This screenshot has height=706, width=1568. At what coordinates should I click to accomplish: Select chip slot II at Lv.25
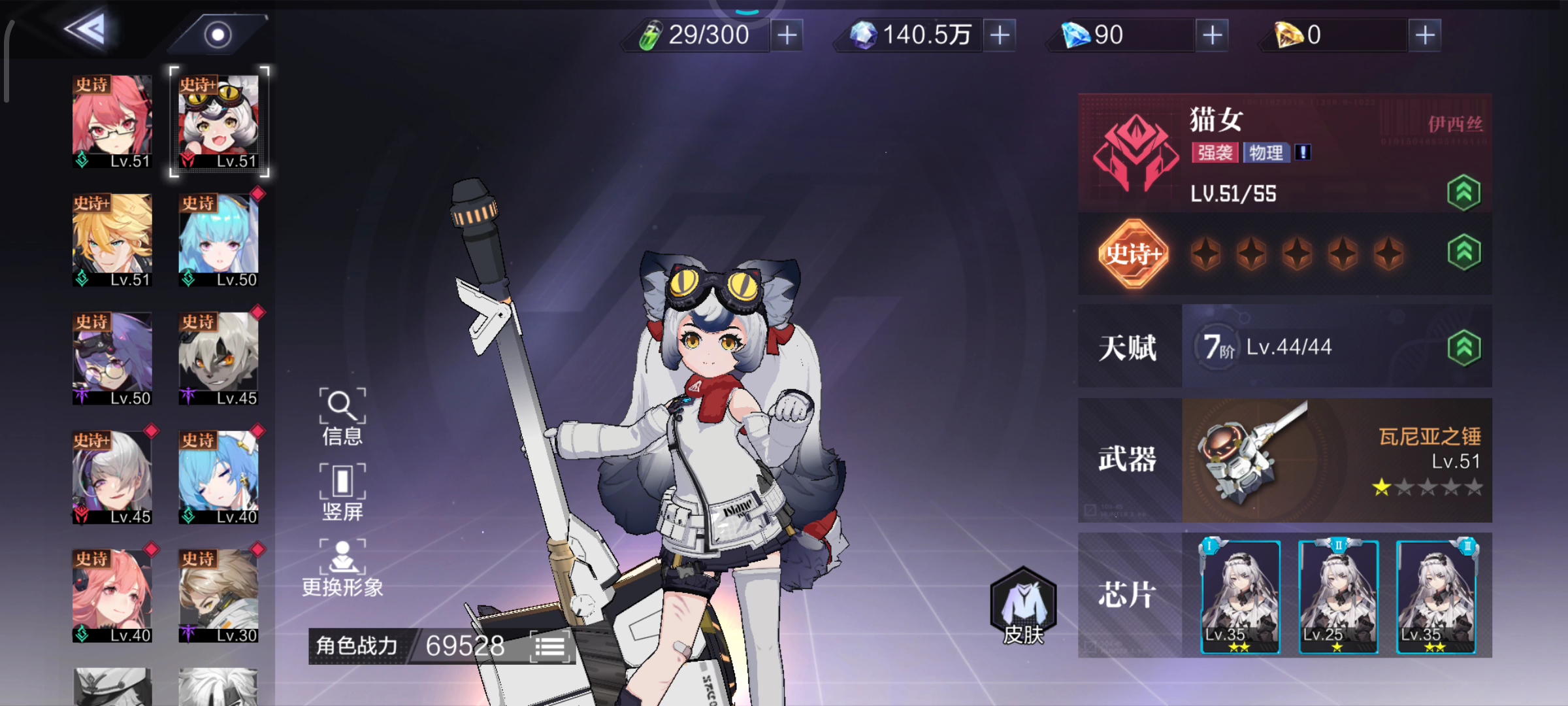coord(1338,596)
